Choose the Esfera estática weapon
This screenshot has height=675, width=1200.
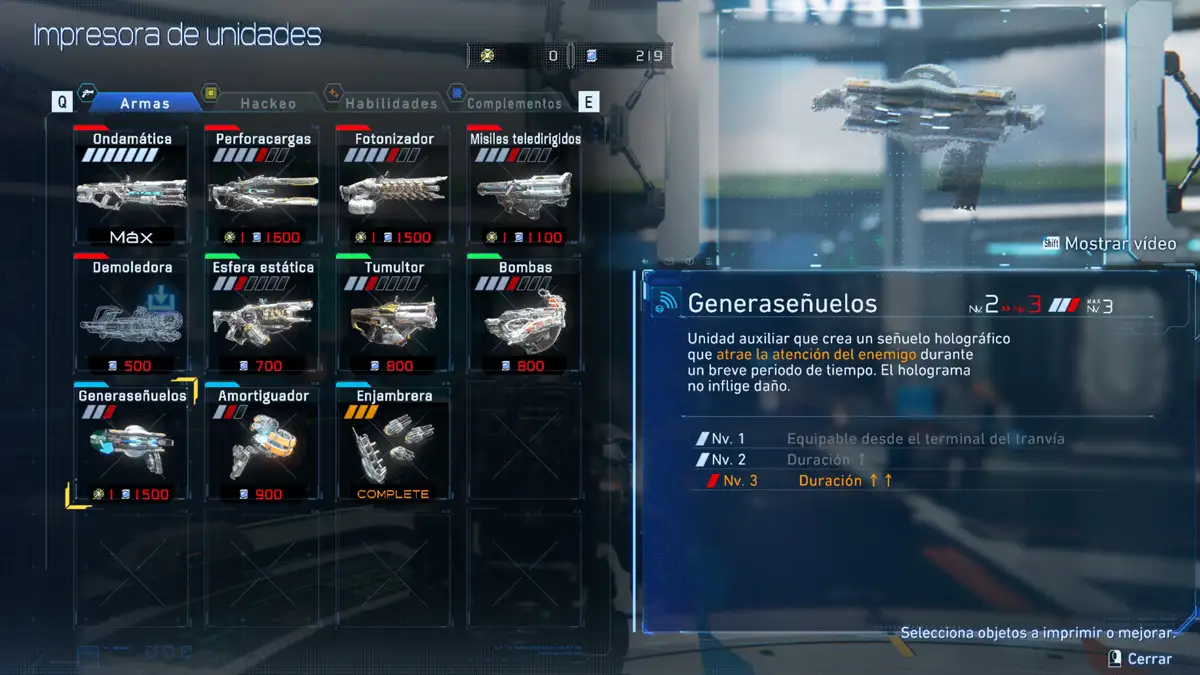263,314
